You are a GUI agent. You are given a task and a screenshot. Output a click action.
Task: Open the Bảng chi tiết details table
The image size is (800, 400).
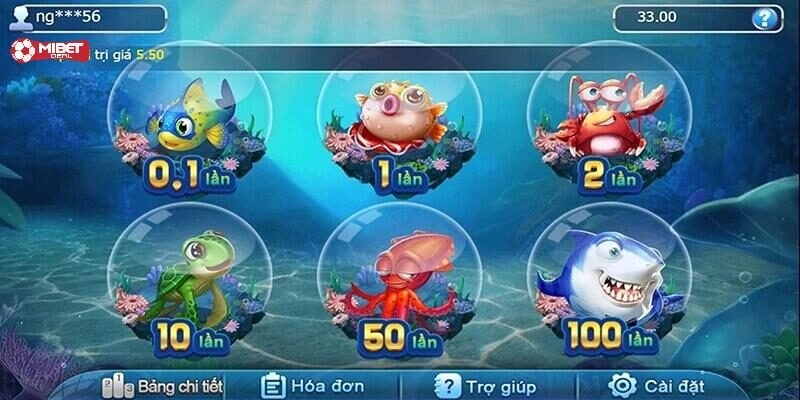(x=165, y=385)
